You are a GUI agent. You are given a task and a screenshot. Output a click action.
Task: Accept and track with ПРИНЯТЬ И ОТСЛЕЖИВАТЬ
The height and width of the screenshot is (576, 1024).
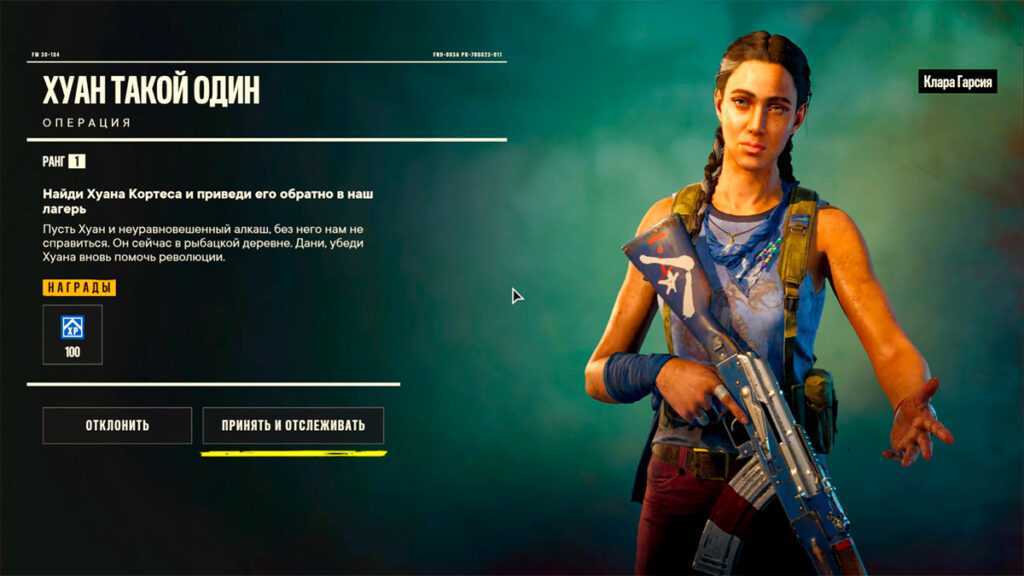pos(293,425)
